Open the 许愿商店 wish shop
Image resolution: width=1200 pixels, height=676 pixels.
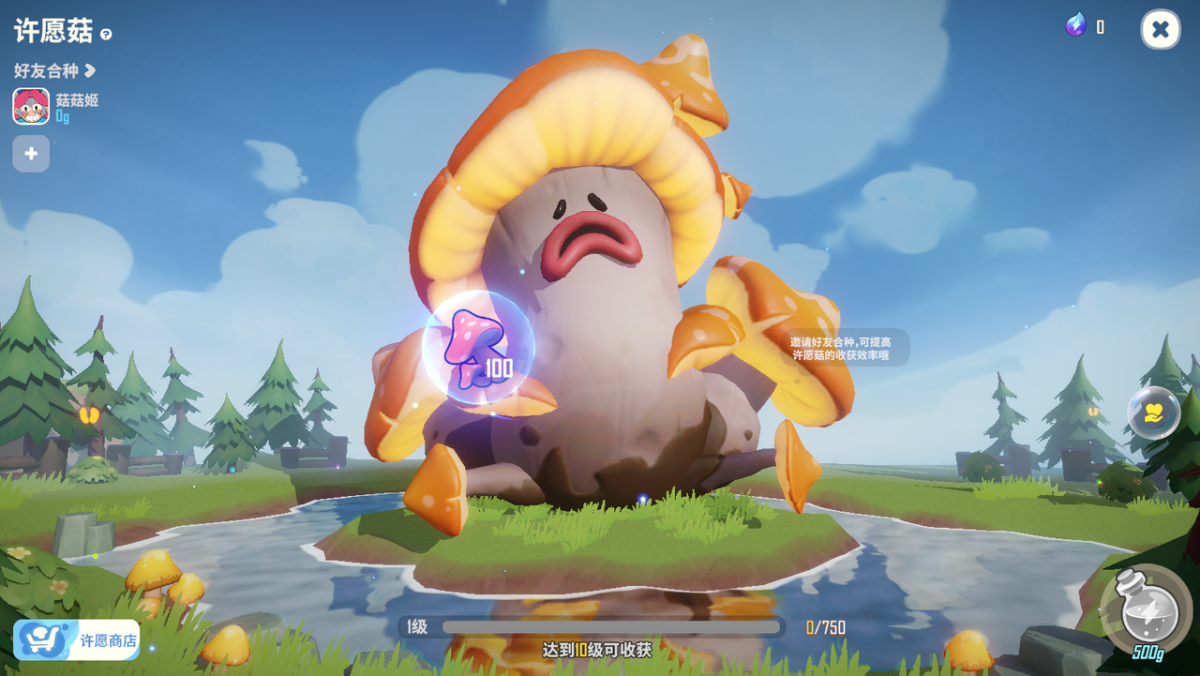coord(77,640)
